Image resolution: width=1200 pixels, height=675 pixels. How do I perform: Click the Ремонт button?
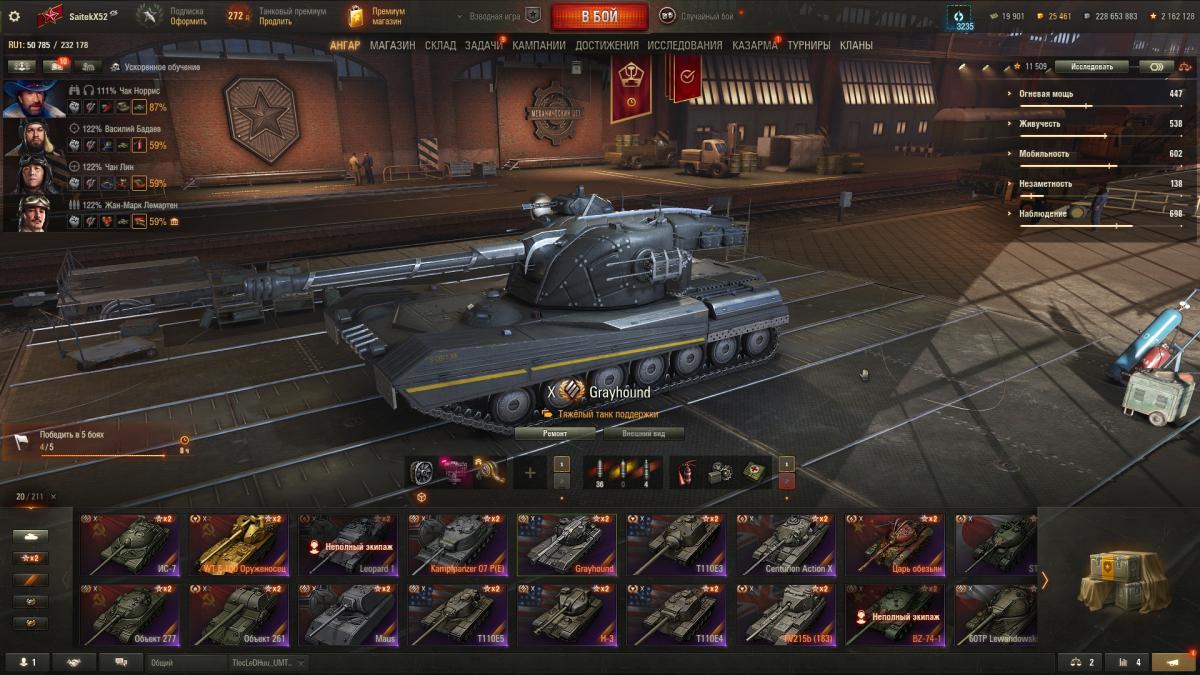coord(555,434)
